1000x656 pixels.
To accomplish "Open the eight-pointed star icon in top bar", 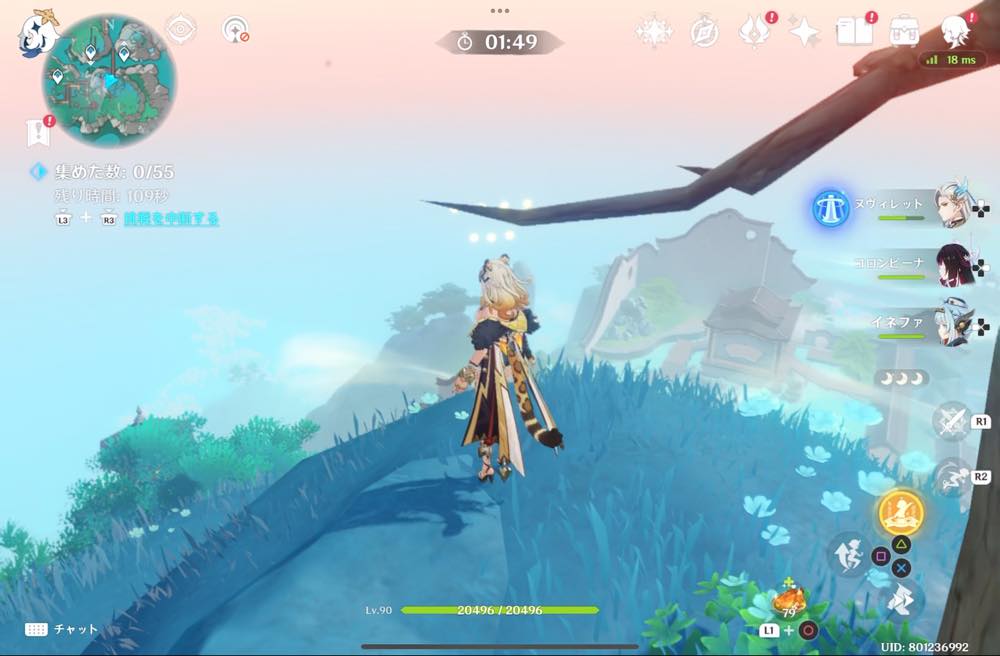I will pyautogui.click(x=653, y=33).
